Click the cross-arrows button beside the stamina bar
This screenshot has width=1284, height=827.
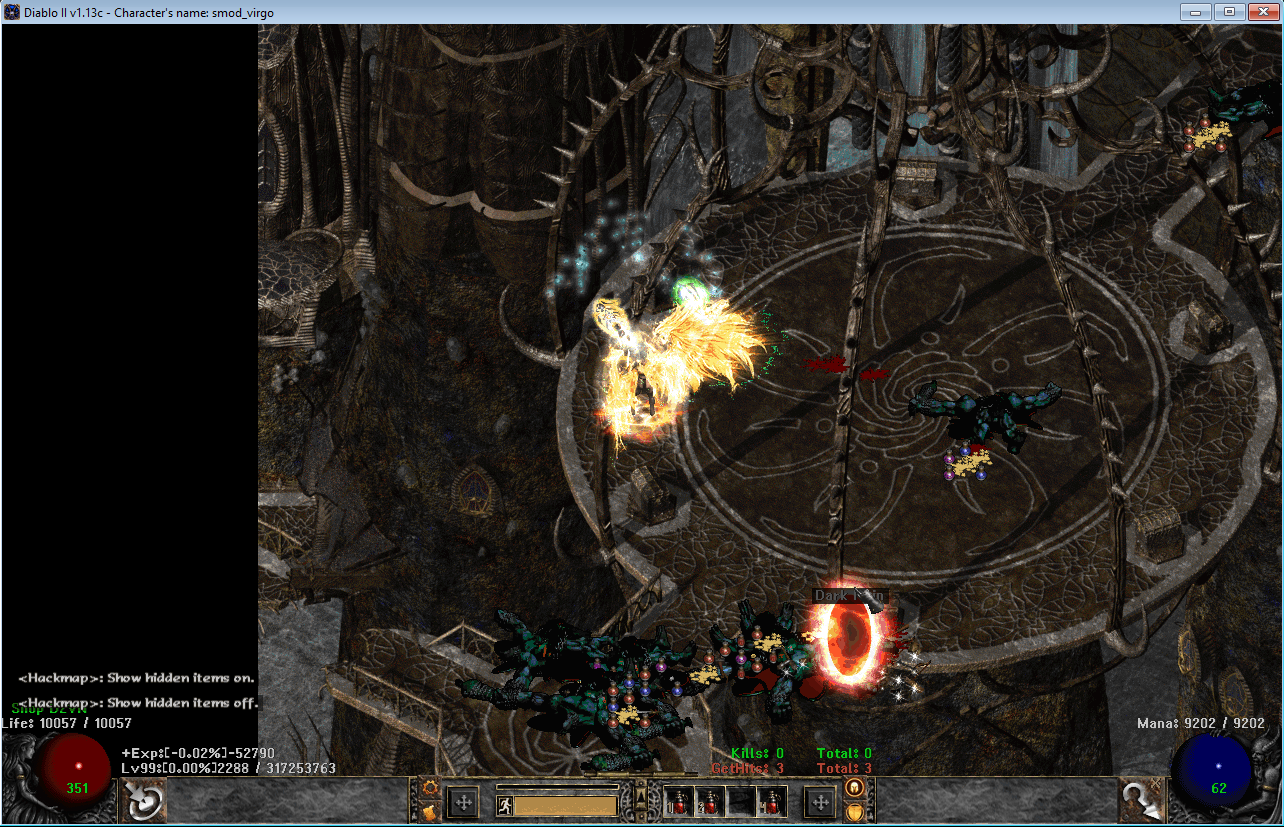pyautogui.click(x=463, y=801)
